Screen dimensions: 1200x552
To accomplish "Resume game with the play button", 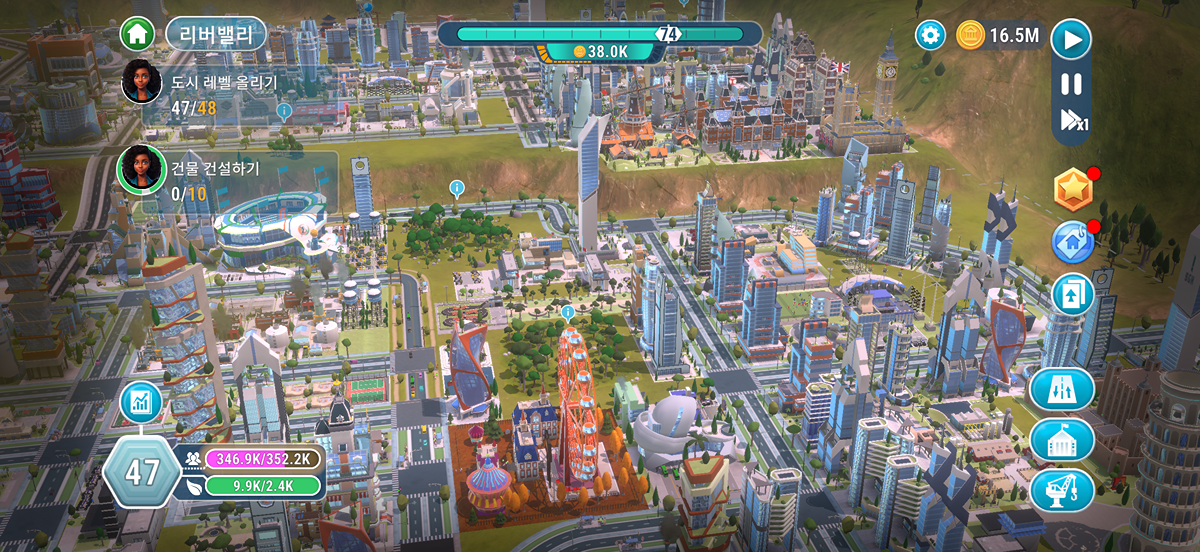I will click(1071, 40).
